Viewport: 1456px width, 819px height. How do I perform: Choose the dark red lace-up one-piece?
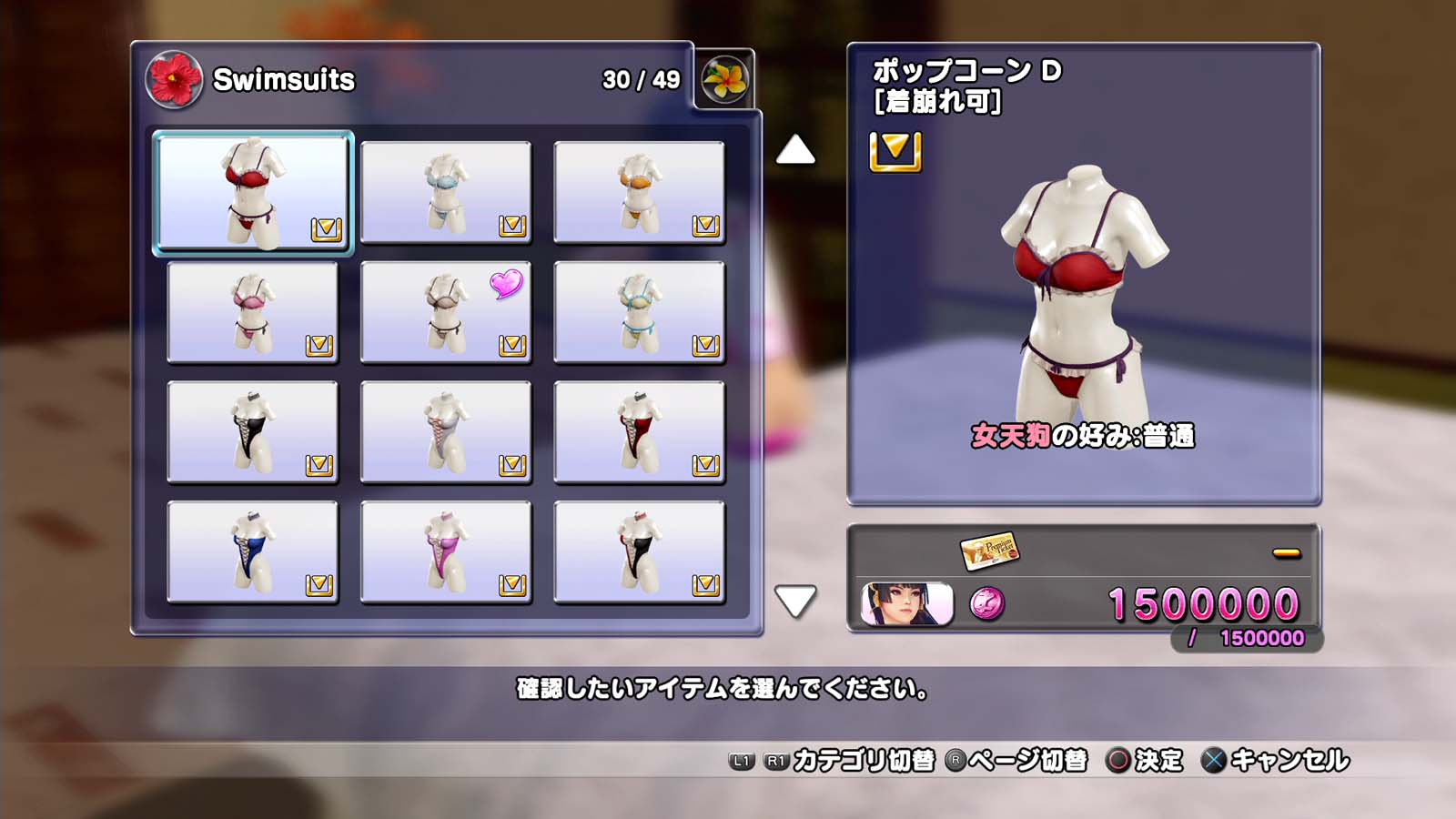coord(639,432)
